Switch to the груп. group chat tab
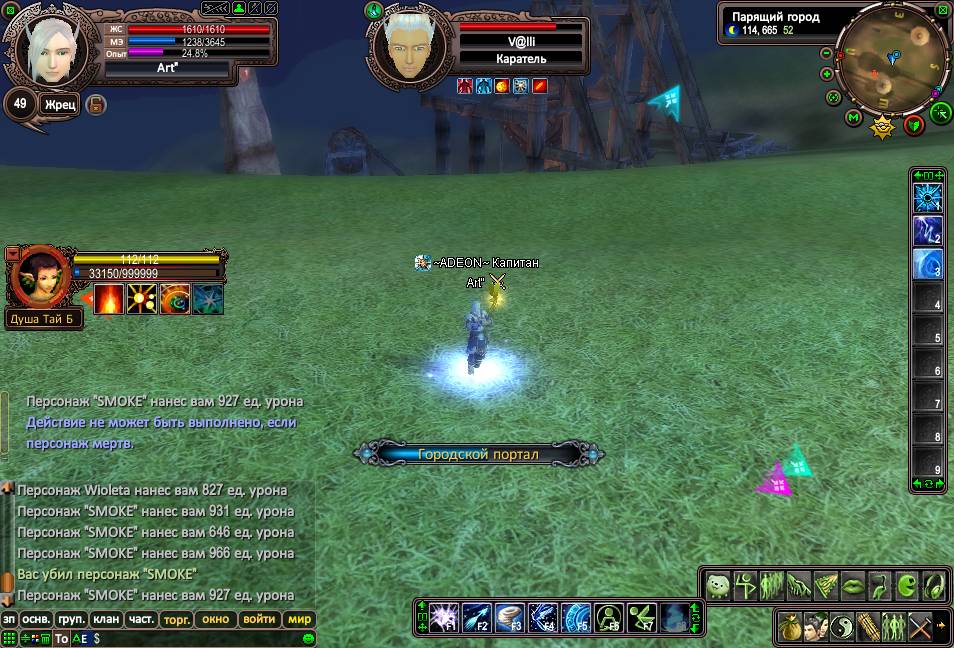 click(x=70, y=619)
